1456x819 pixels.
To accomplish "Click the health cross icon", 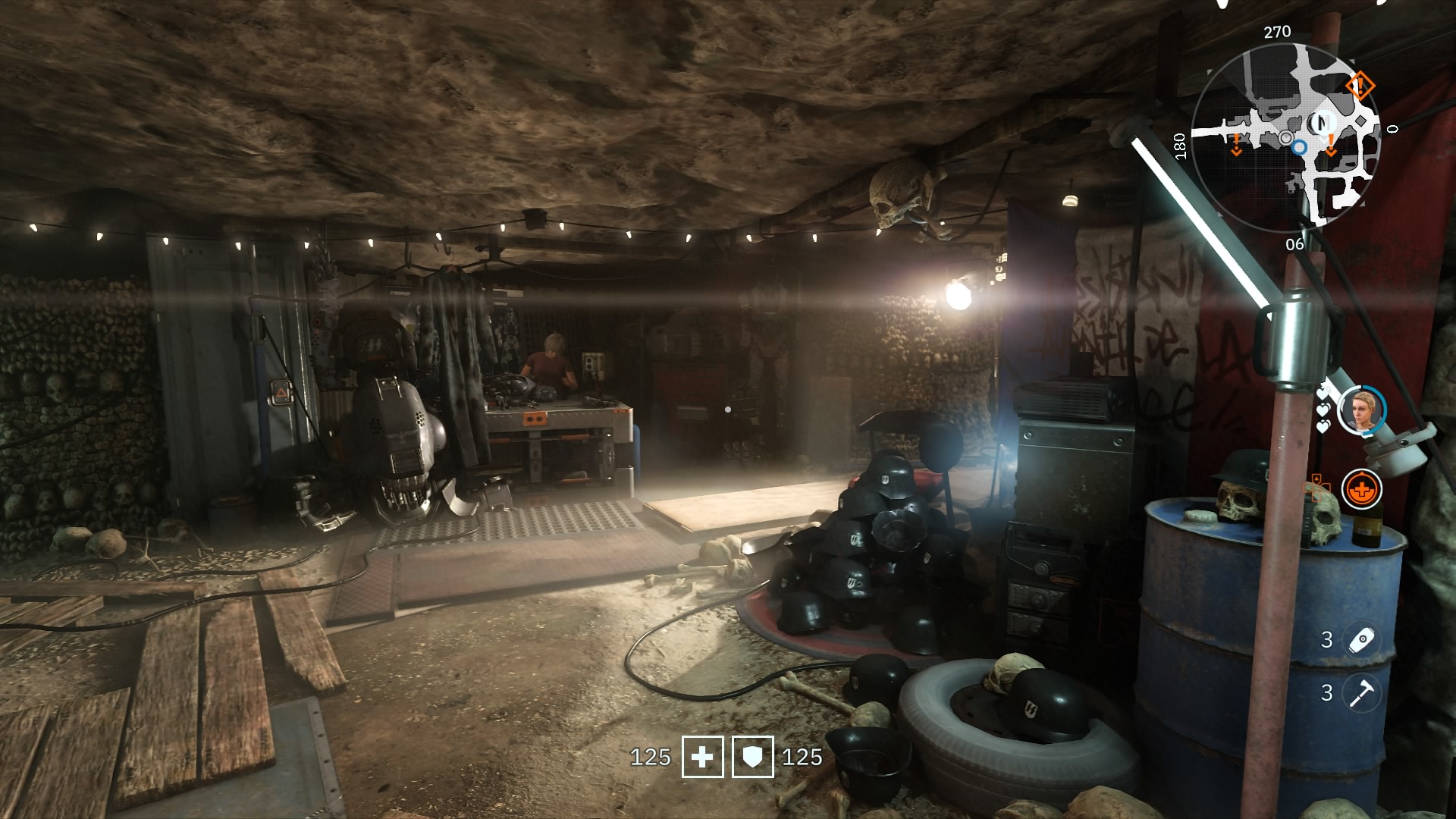I will [702, 757].
